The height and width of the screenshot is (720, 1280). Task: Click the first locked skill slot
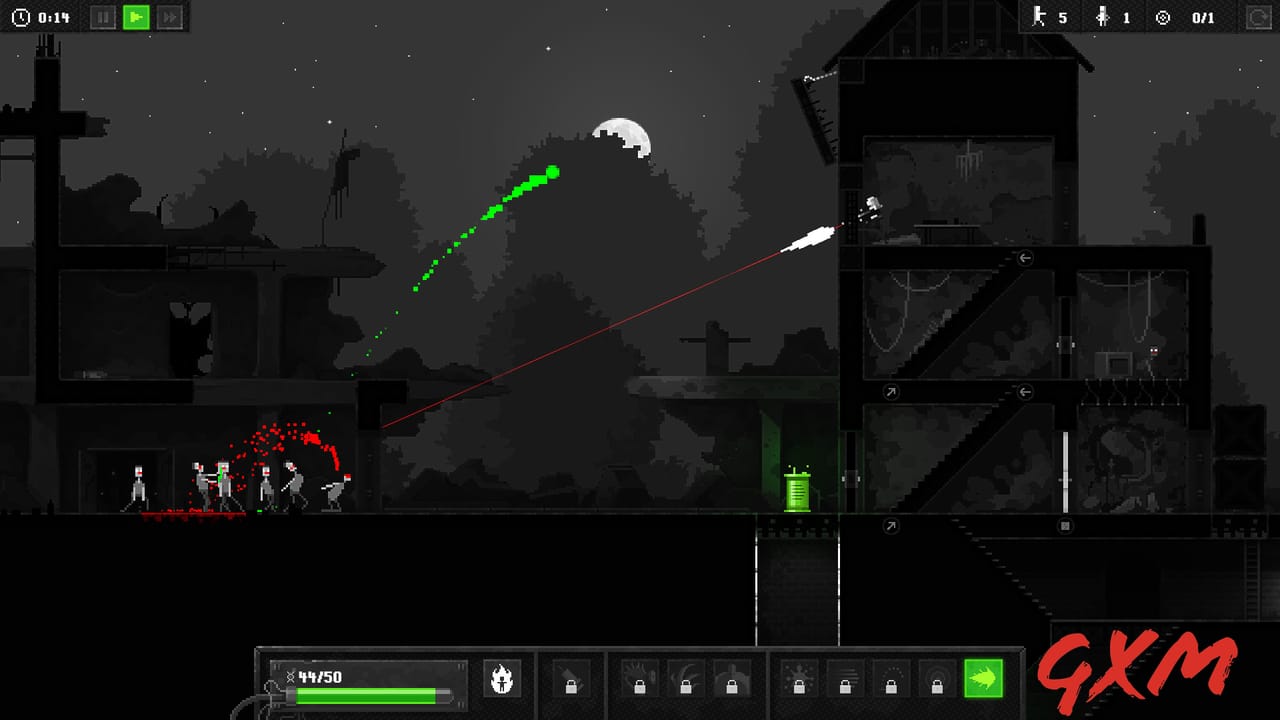[x=571, y=681]
